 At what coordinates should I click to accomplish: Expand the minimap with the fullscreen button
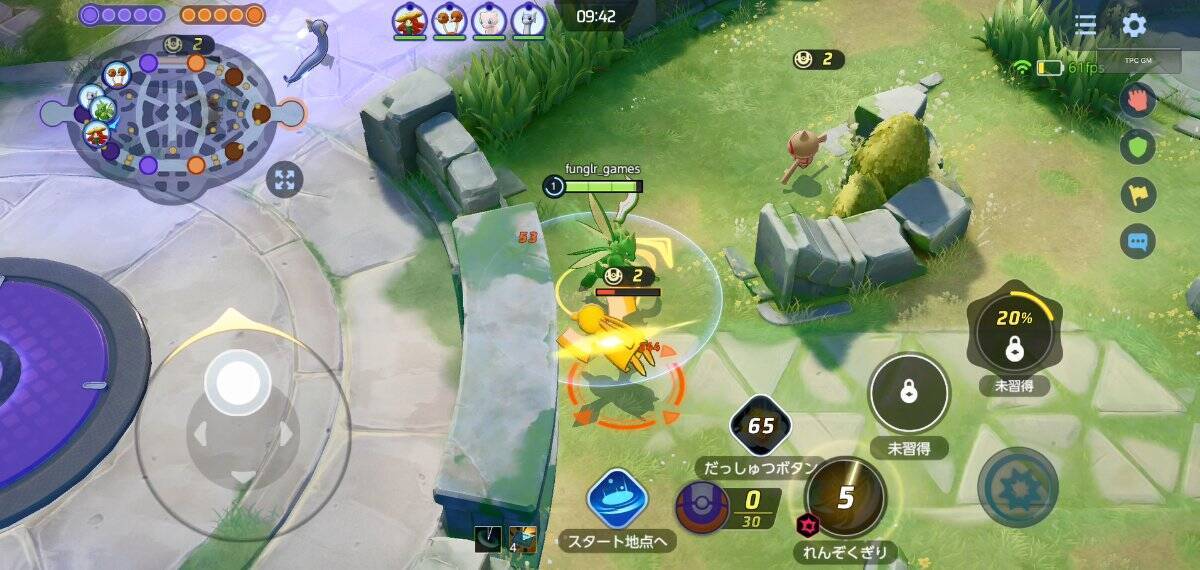[285, 180]
